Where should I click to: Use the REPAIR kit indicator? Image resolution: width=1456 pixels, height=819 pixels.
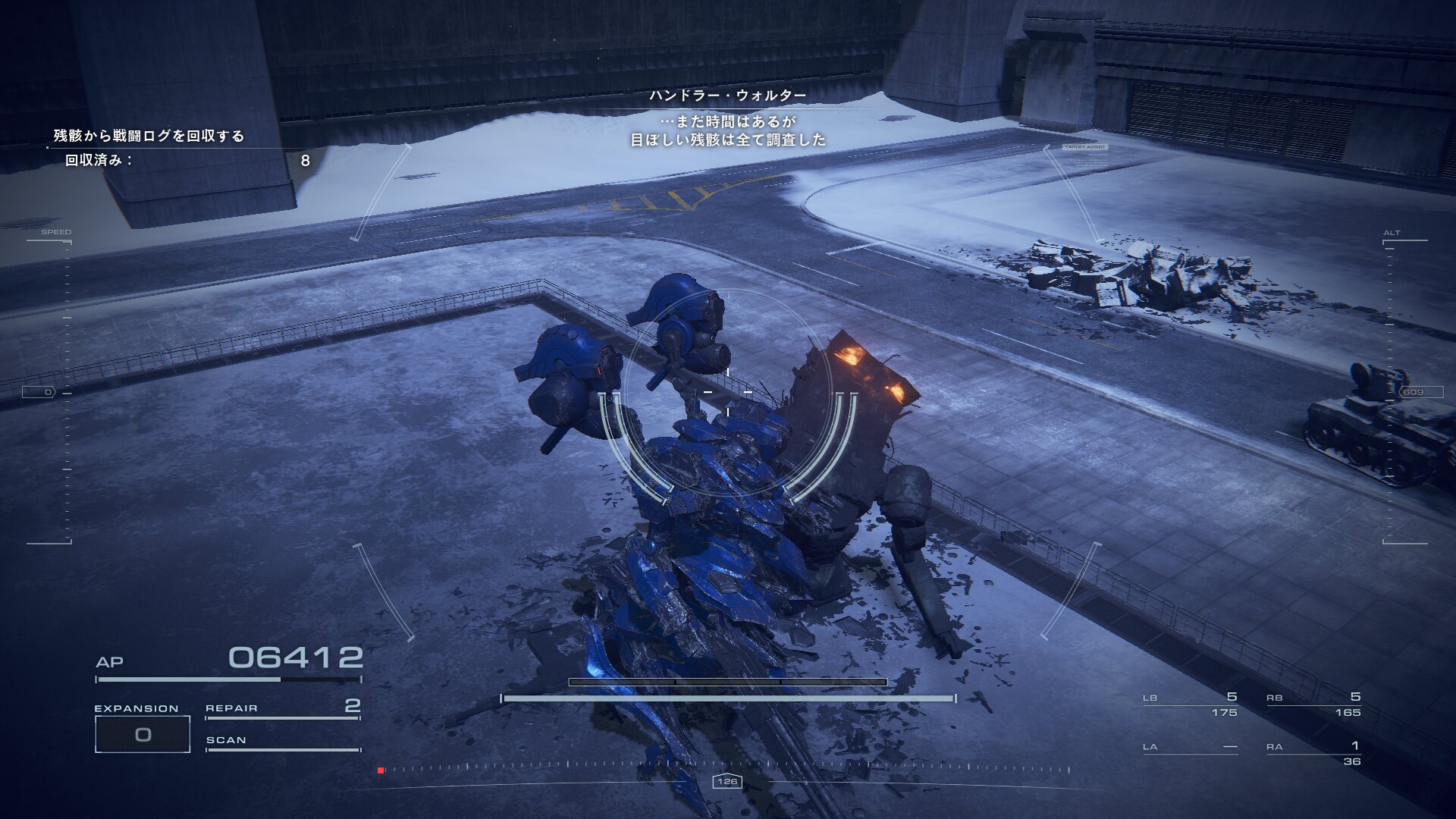click(x=282, y=708)
